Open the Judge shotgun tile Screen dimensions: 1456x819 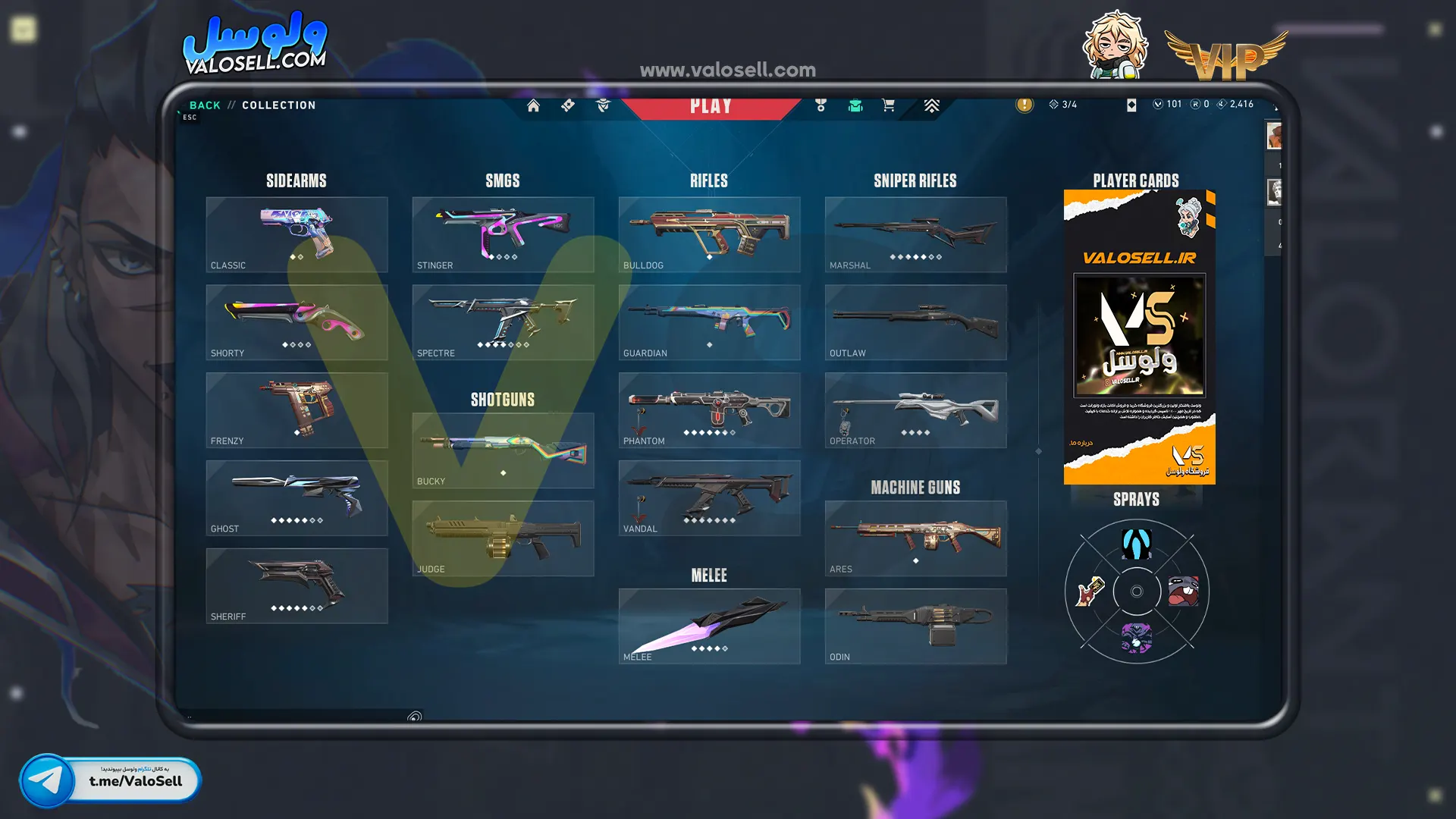click(x=503, y=538)
